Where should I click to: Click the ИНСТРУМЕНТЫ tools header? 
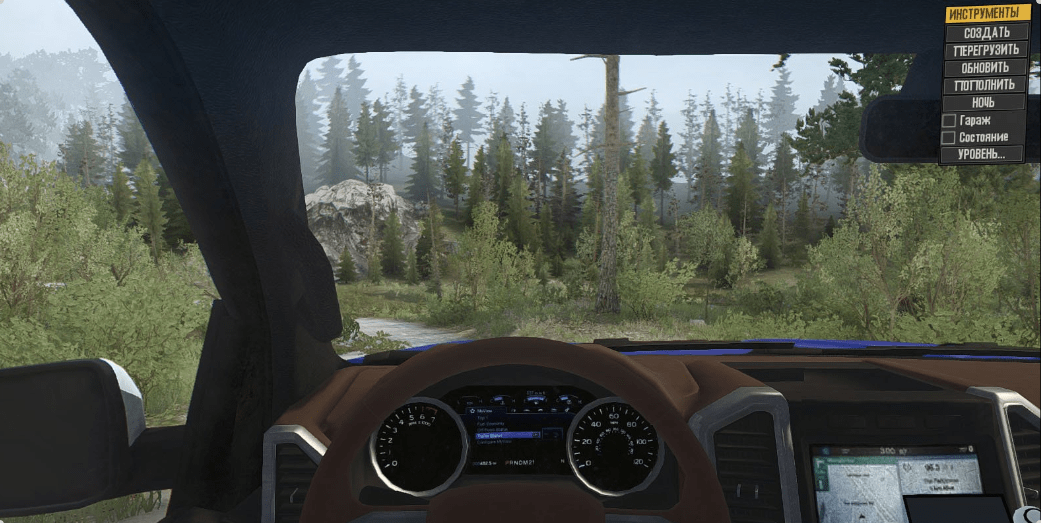tap(986, 14)
